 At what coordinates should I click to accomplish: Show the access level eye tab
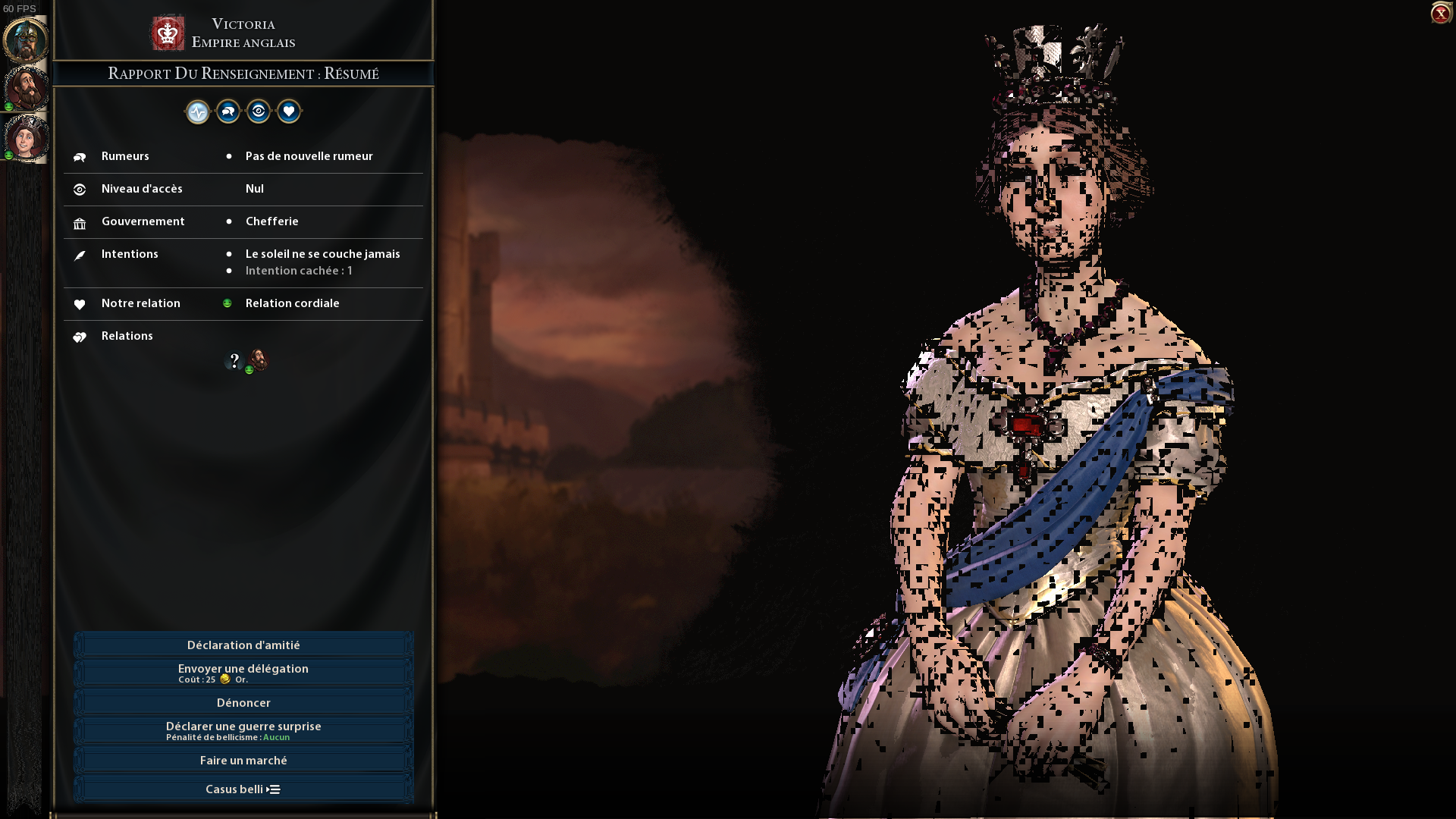[259, 112]
